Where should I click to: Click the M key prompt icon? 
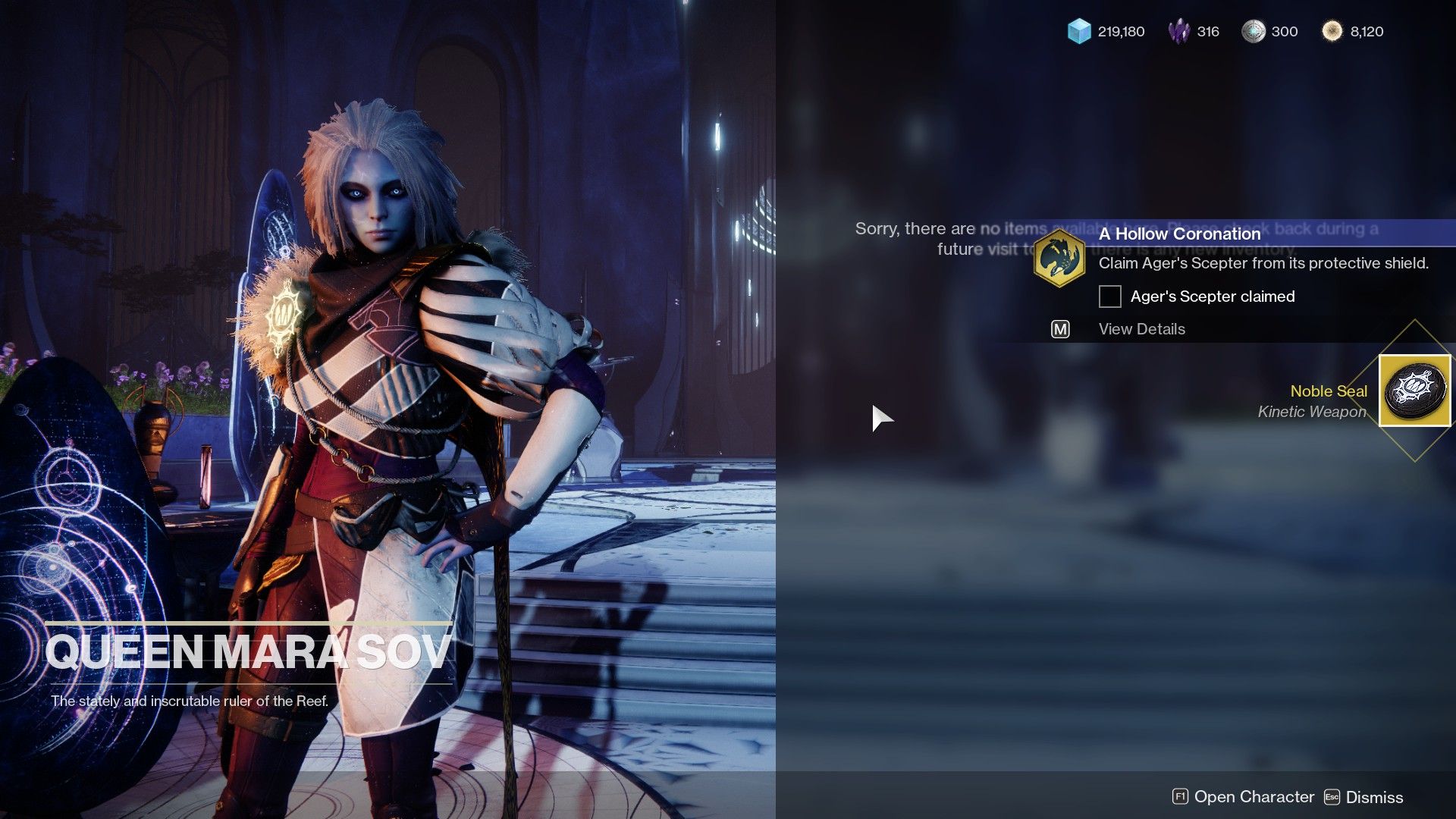pyautogui.click(x=1060, y=329)
